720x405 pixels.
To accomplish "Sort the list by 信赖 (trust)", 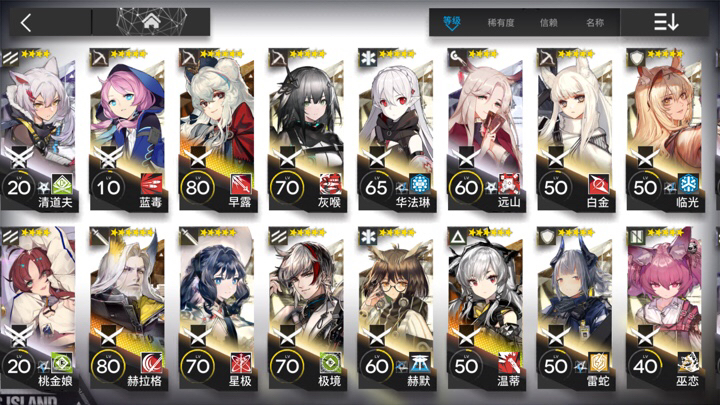I will (548, 22).
